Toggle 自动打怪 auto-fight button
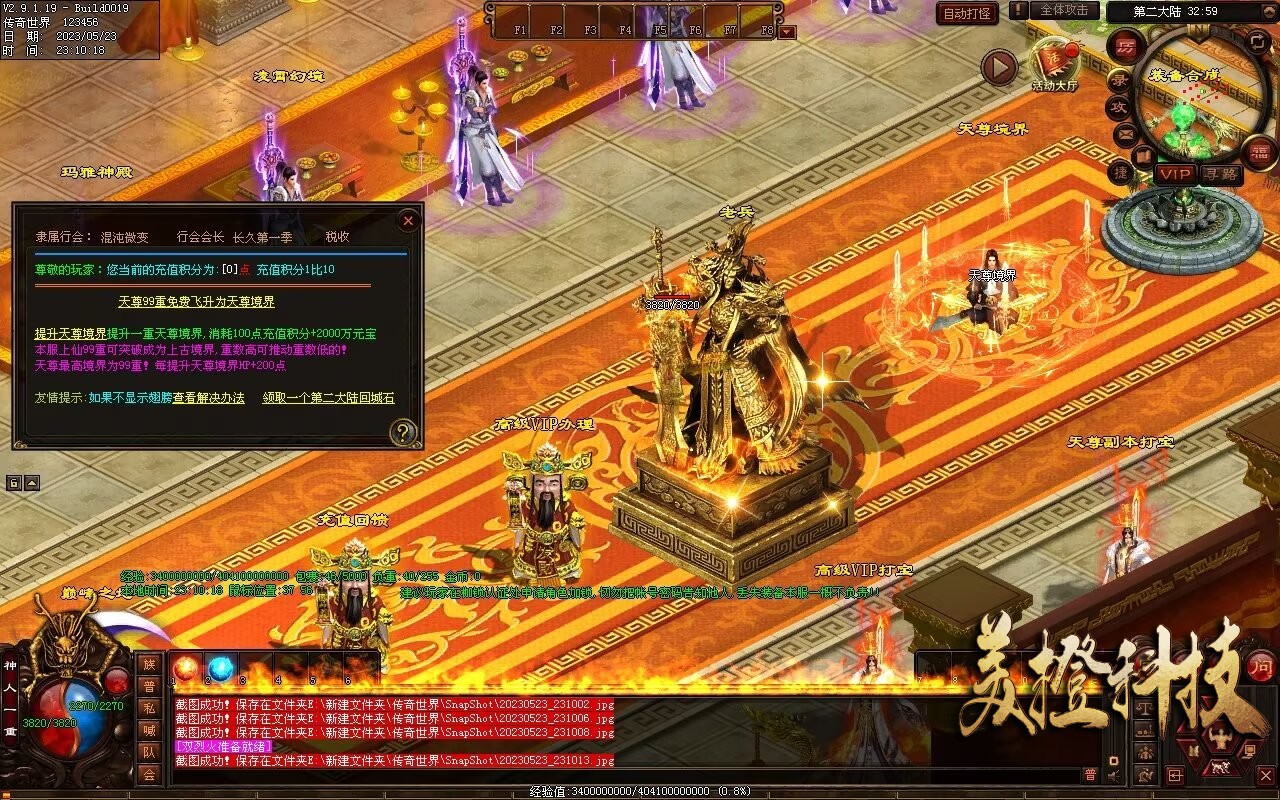Viewport: 1280px width, 800px height. 967,13
